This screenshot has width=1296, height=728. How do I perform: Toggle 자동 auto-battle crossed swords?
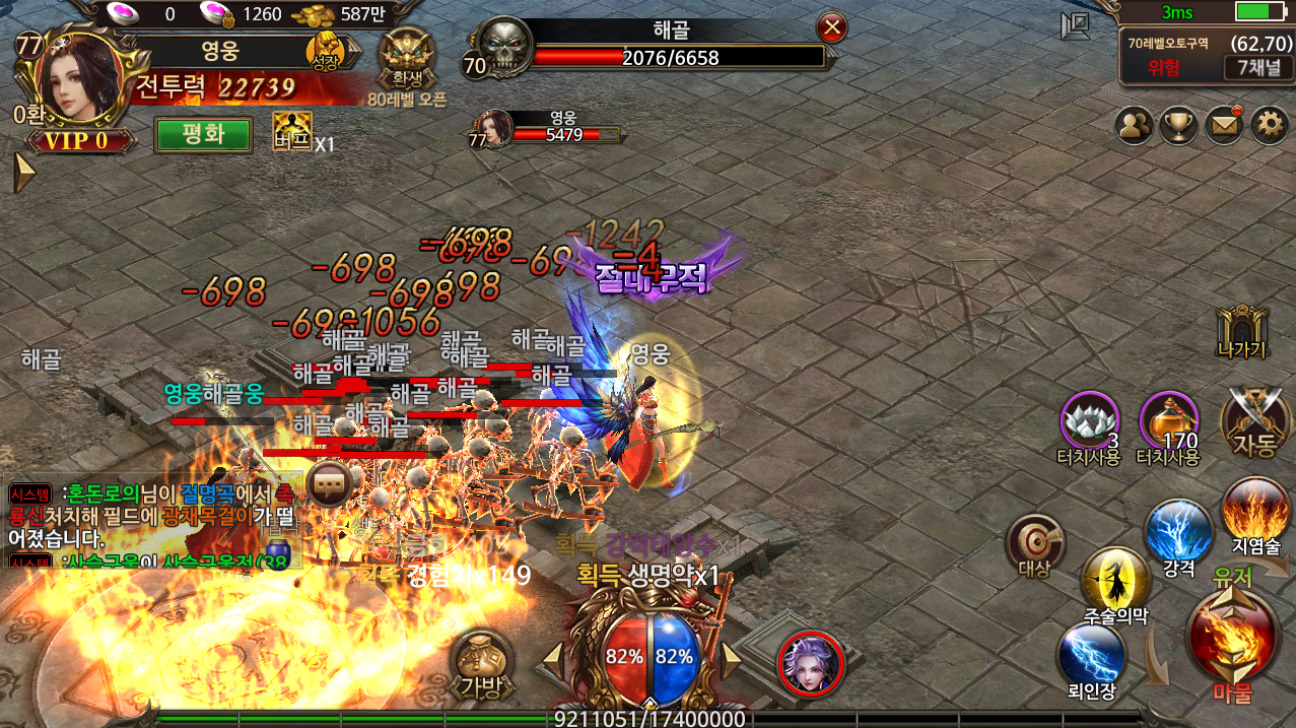pos(1255,422)
